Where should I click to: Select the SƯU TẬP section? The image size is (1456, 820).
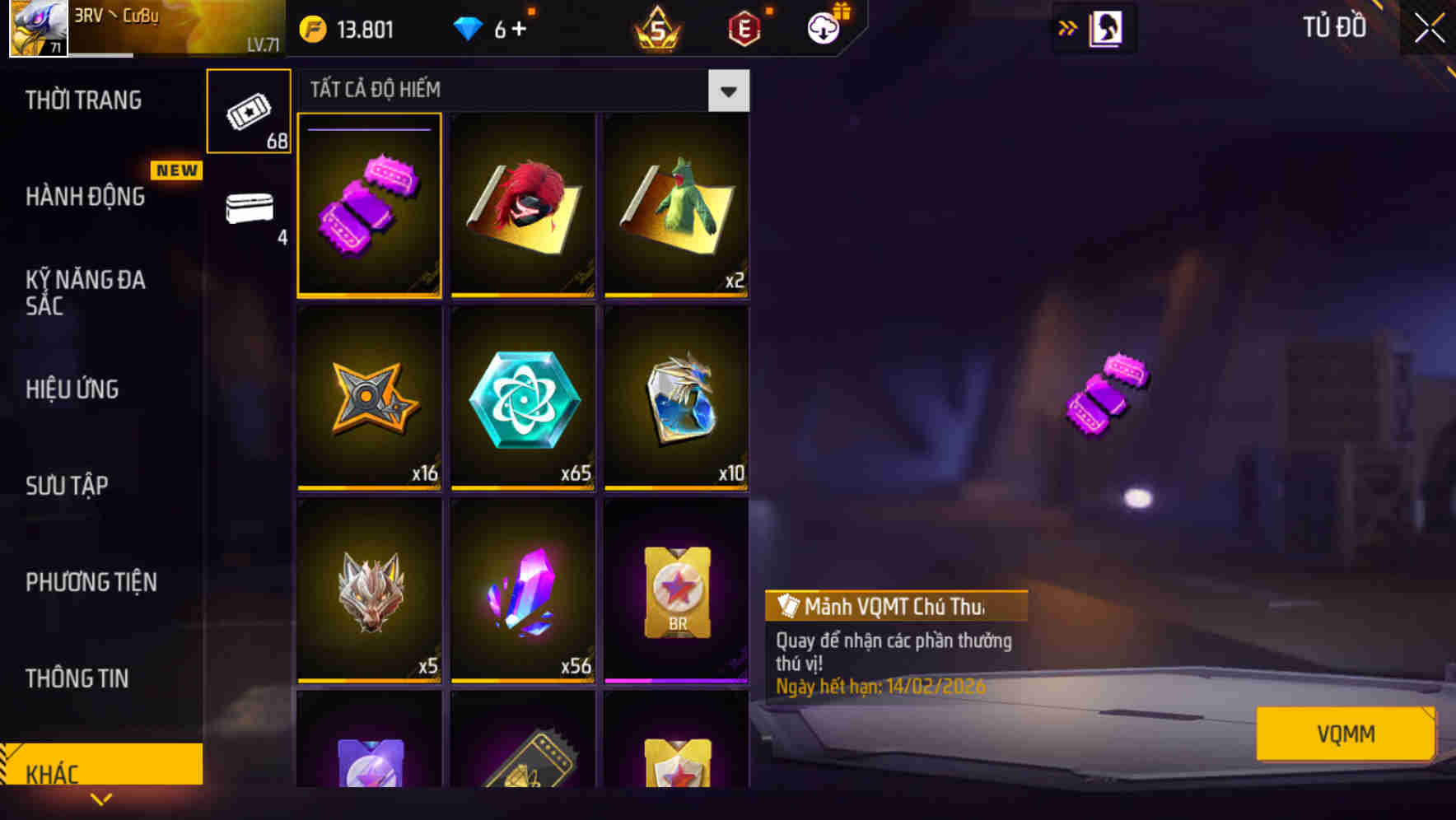[68, 486]
